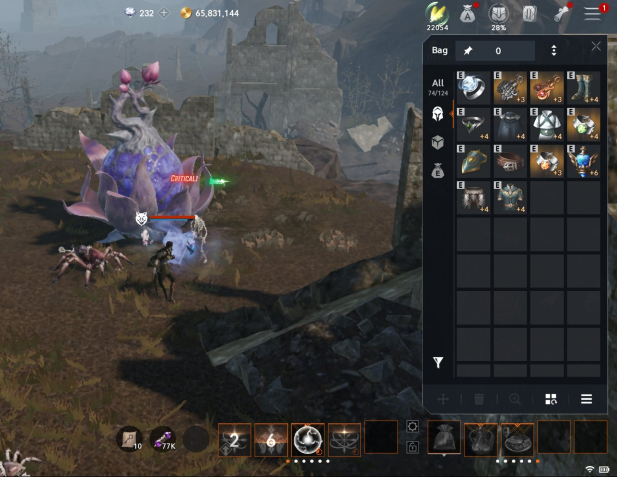617x477 pixels.
Task: Toggle the bag sort arrows
Action: (x=554, y=50)
